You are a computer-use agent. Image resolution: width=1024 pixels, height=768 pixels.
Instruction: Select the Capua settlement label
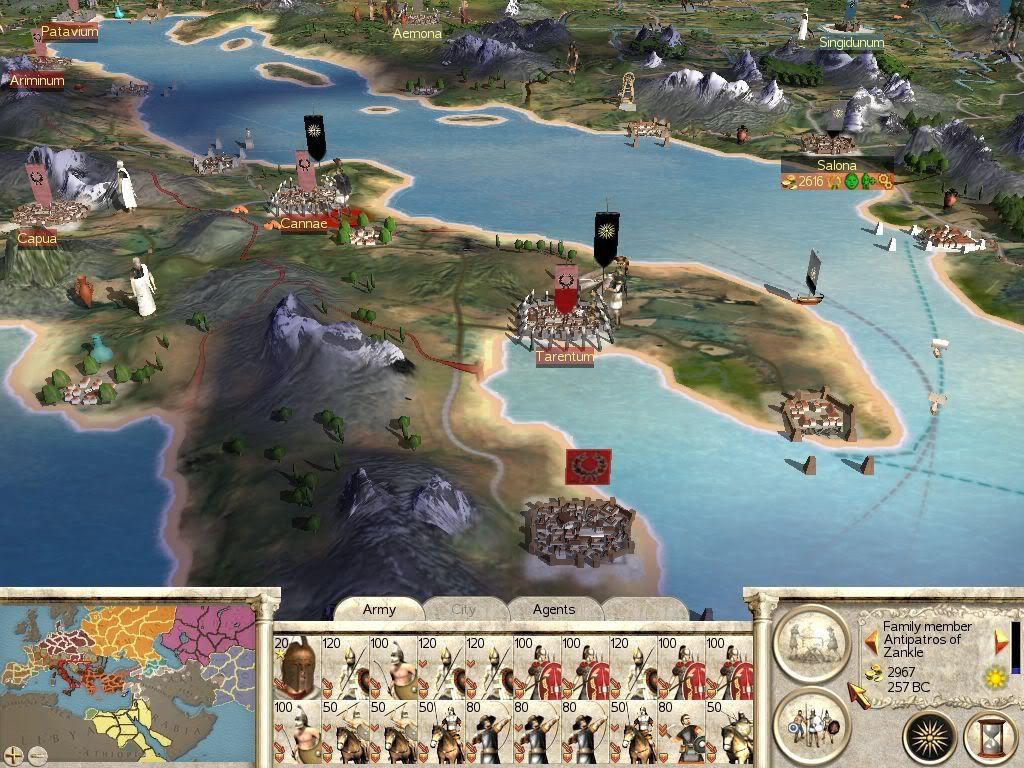point(37,238)
